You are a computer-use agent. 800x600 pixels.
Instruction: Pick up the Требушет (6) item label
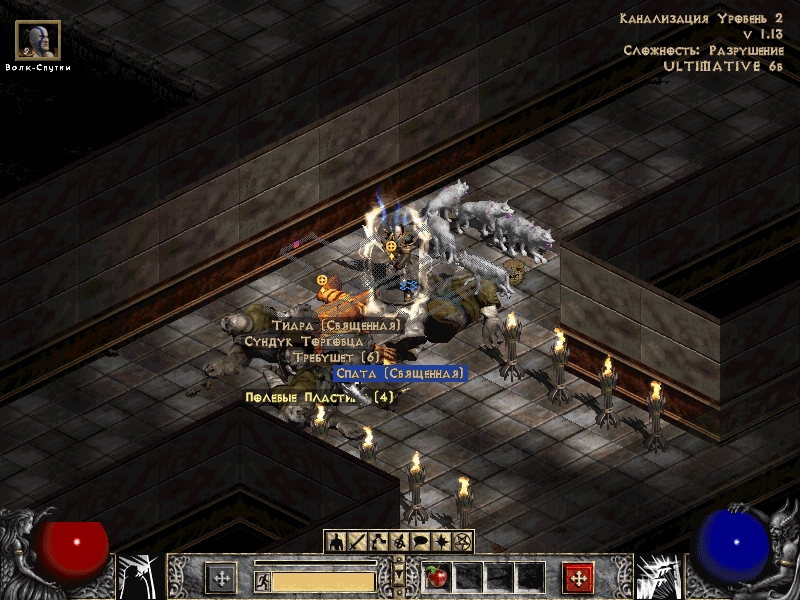[337, 357]
